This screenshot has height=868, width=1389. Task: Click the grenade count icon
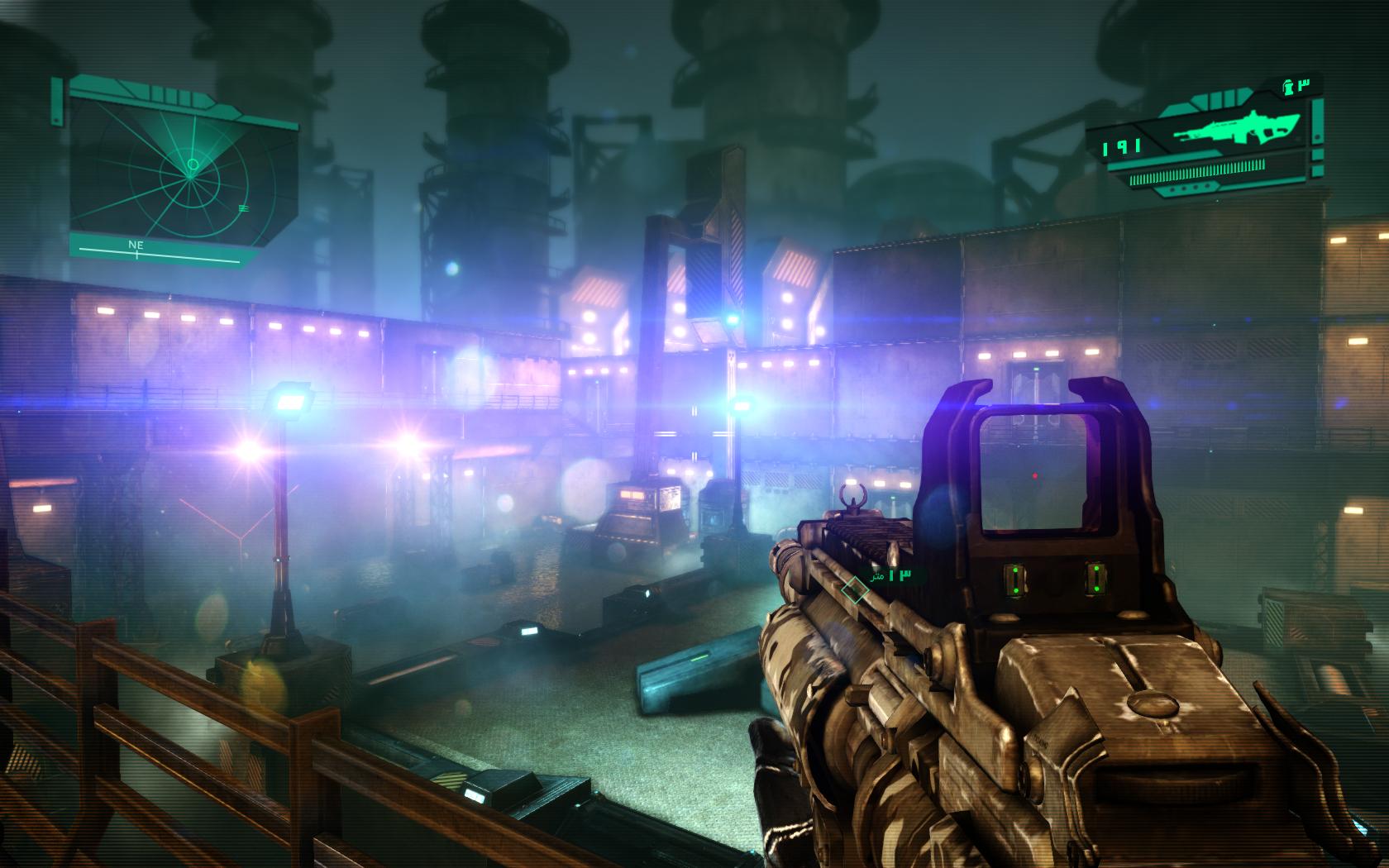[x=1288, y=84]
